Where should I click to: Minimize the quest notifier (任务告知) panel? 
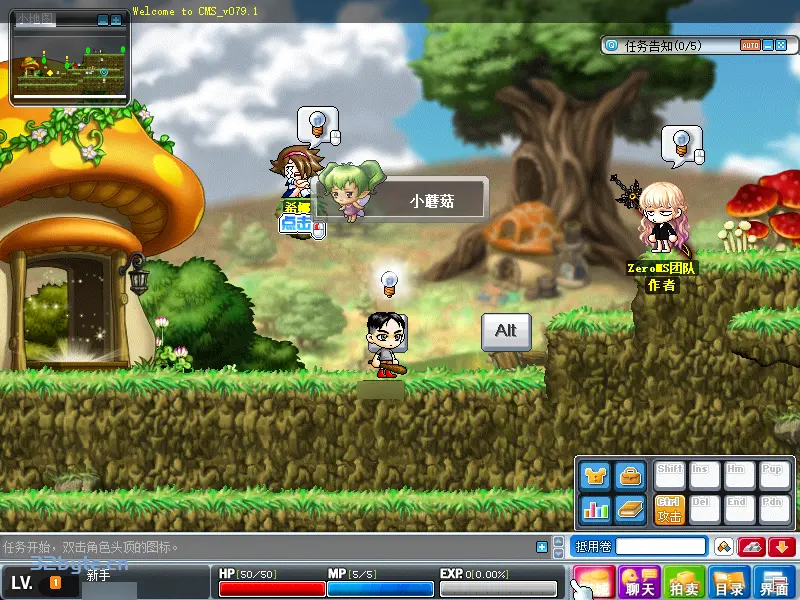tap(768, 45)
